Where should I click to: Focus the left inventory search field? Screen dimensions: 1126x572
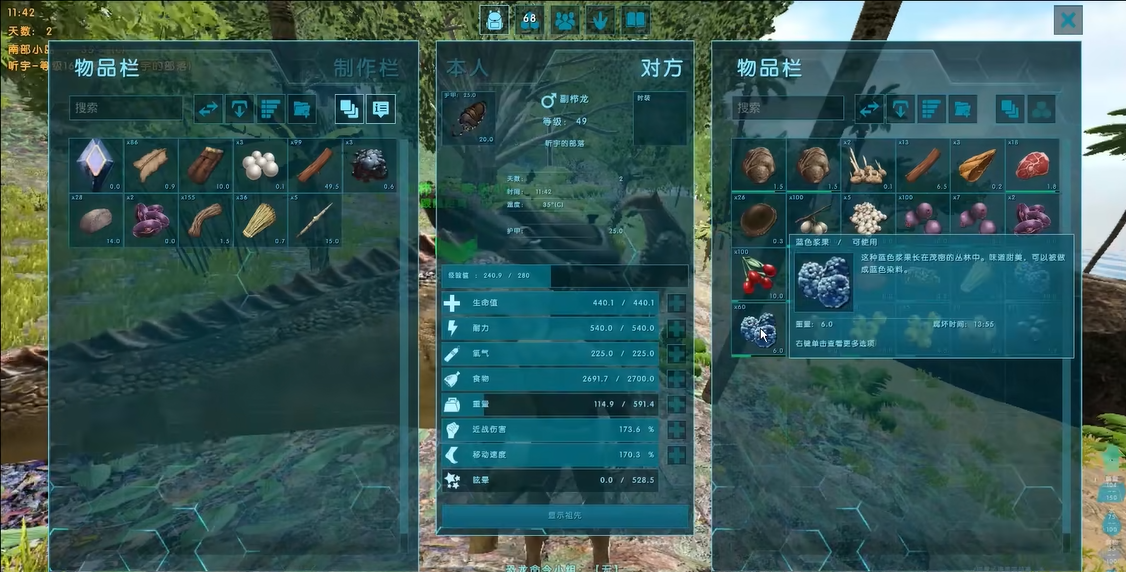[126, 108]
